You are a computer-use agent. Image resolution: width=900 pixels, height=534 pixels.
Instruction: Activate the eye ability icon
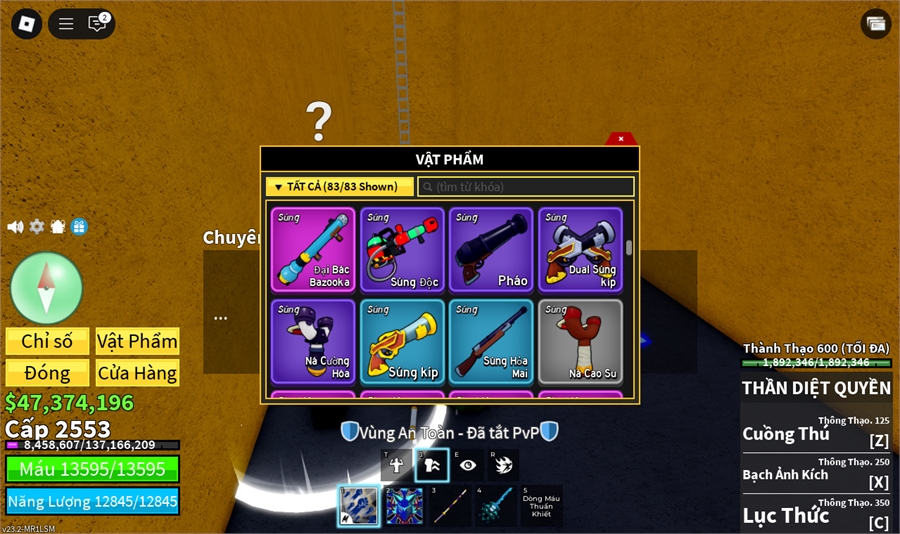click(x=468, y=465)
